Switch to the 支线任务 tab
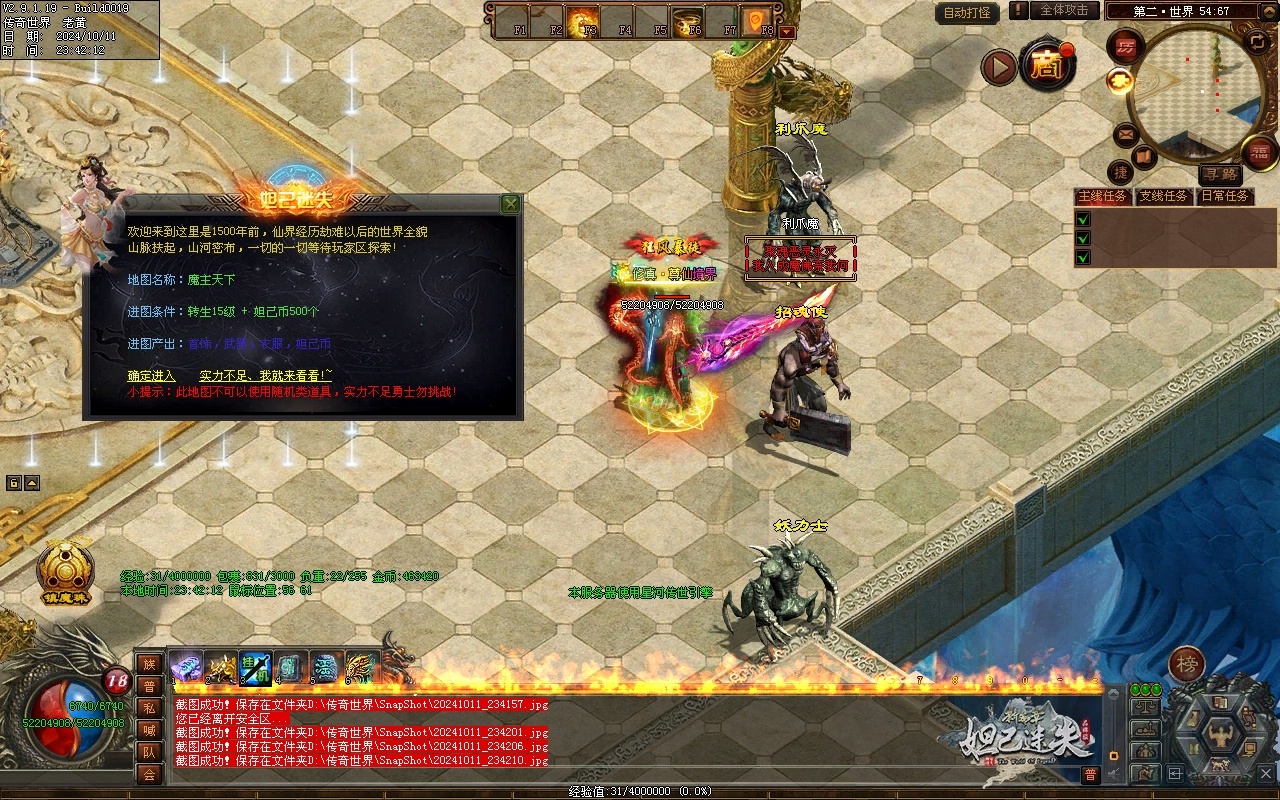The image size is (1280, 800). [1164, 196]
